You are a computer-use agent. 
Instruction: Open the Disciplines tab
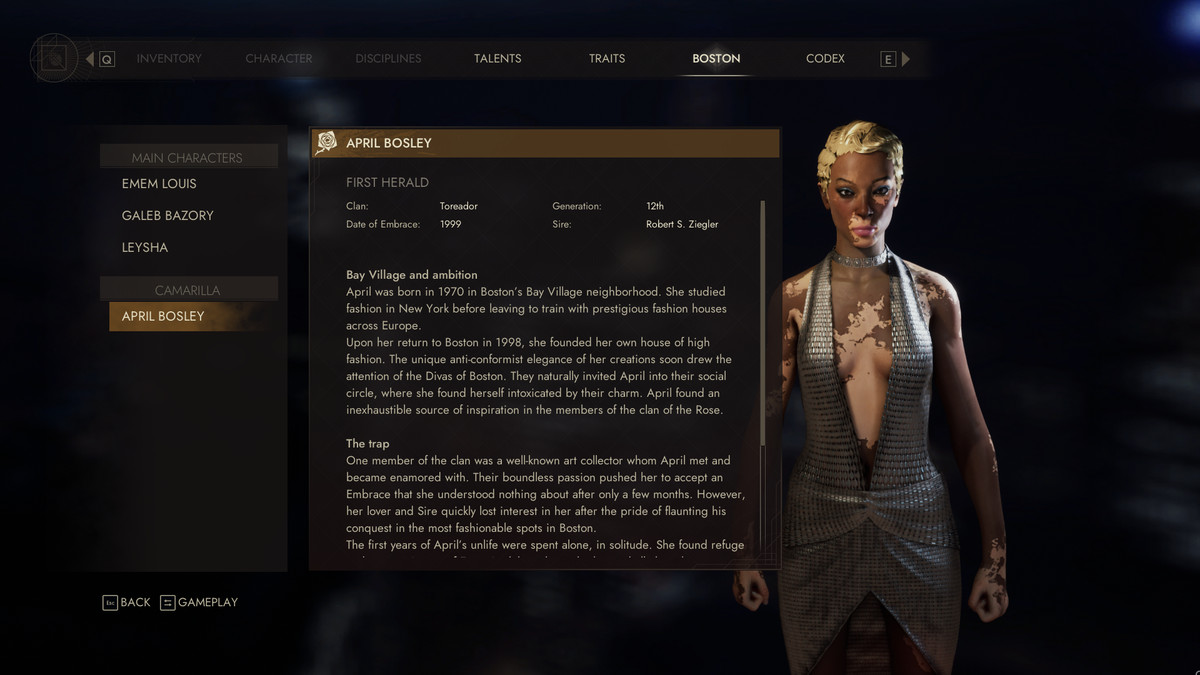click(x=388, y=59)
